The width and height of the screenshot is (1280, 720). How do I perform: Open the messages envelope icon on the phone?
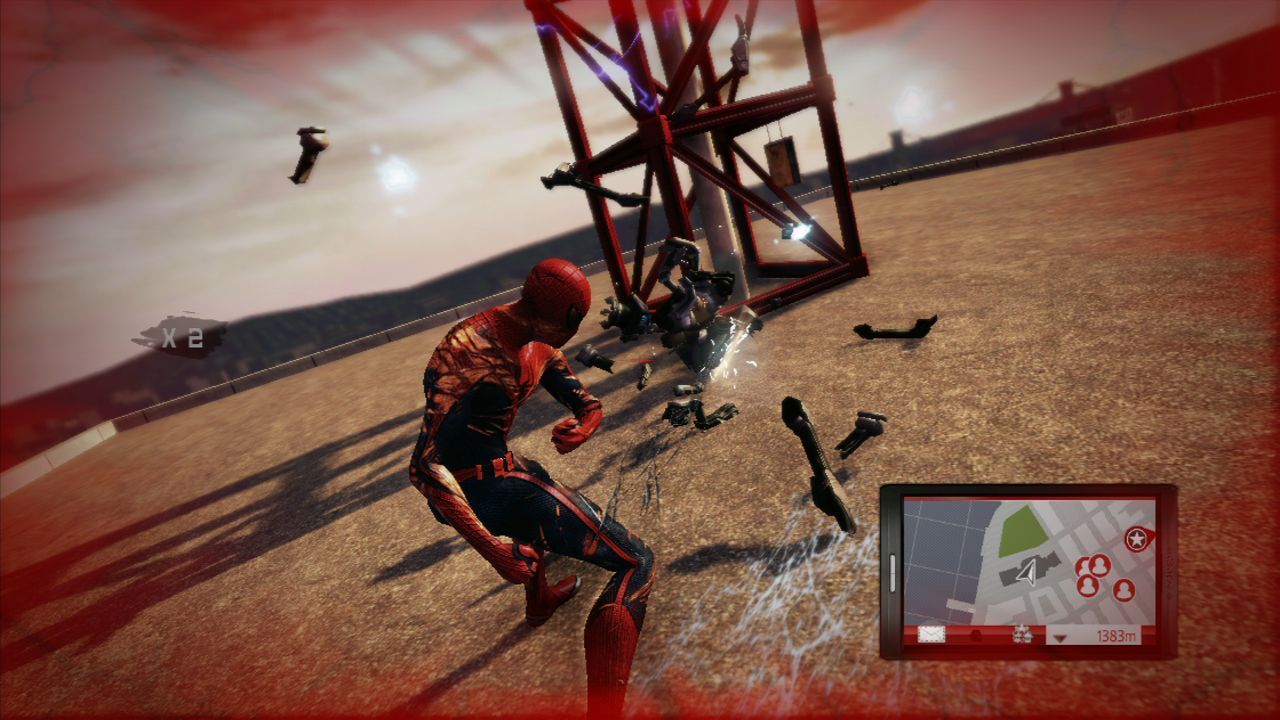(x=930, y=634)
